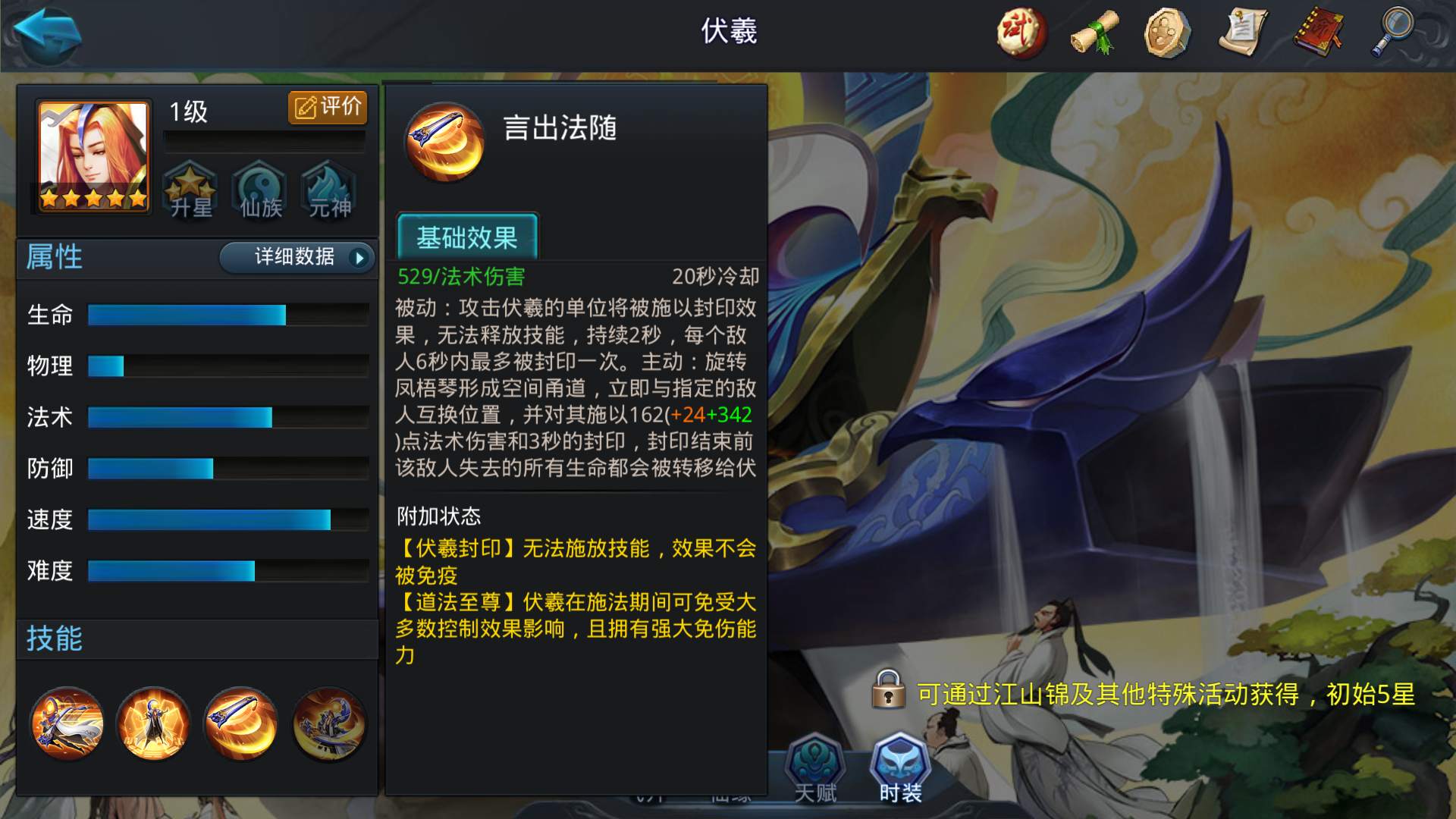Click the 评价 evaluate button

(328, 107)
